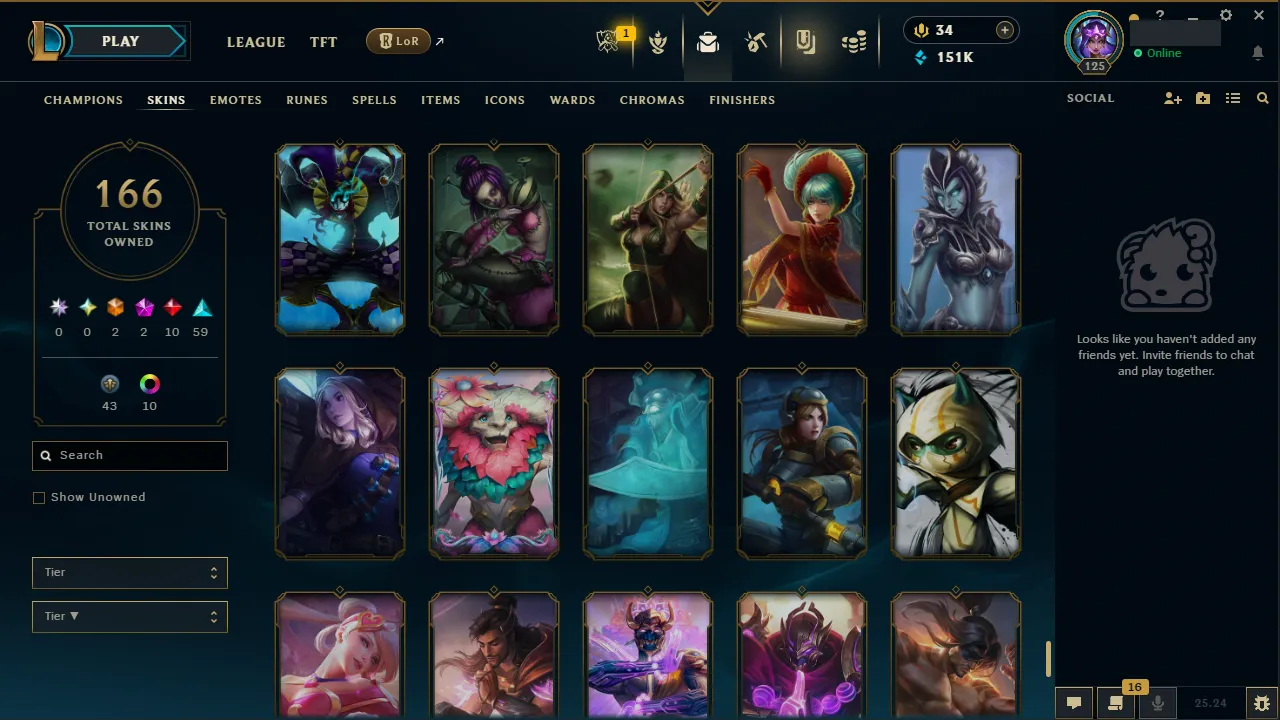Image resolution: width=1280 pixels, height=720 pixels.
Task: Select the rainbow chroma color wheel icon
Action: click(x=149, y=384)
